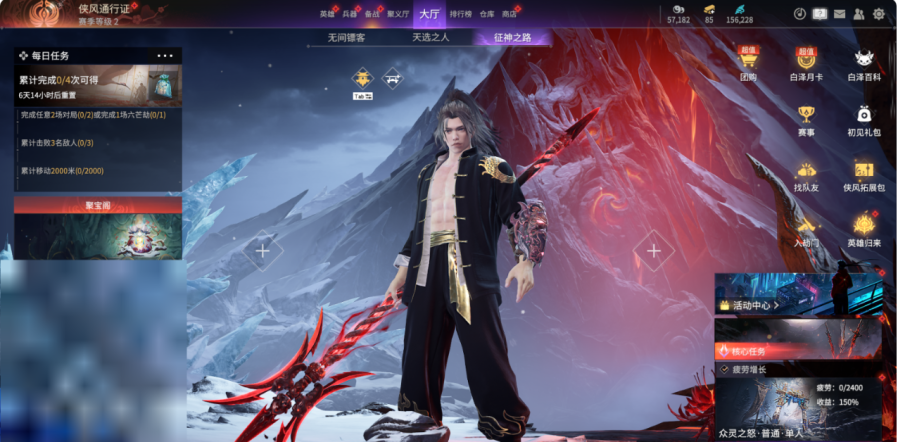
Task: Open the 商店 (Shop) menu
Action: 509,14
